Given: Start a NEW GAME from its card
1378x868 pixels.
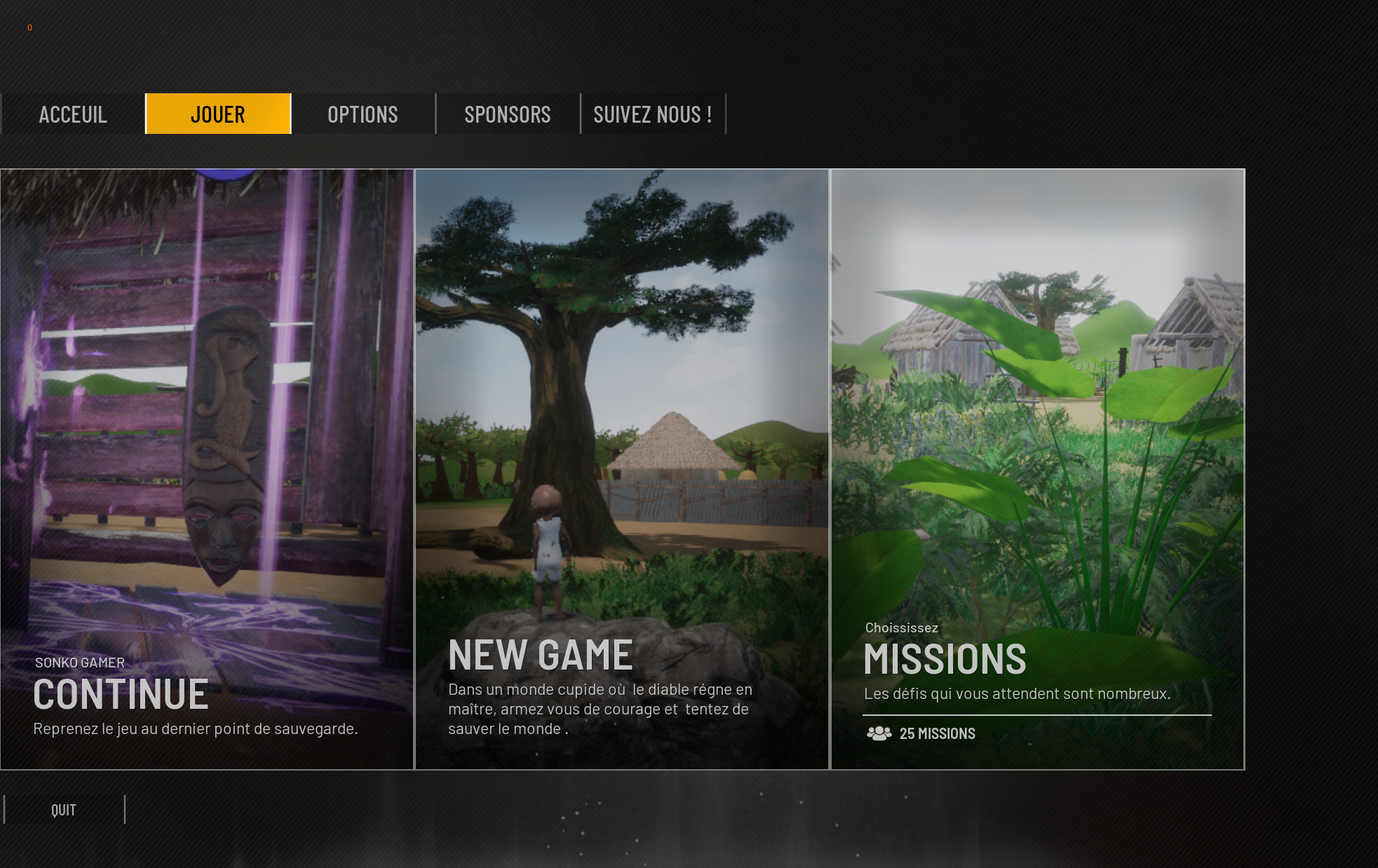Looking at the screenshot, I should pyautogui.click(x=622, y=469).
